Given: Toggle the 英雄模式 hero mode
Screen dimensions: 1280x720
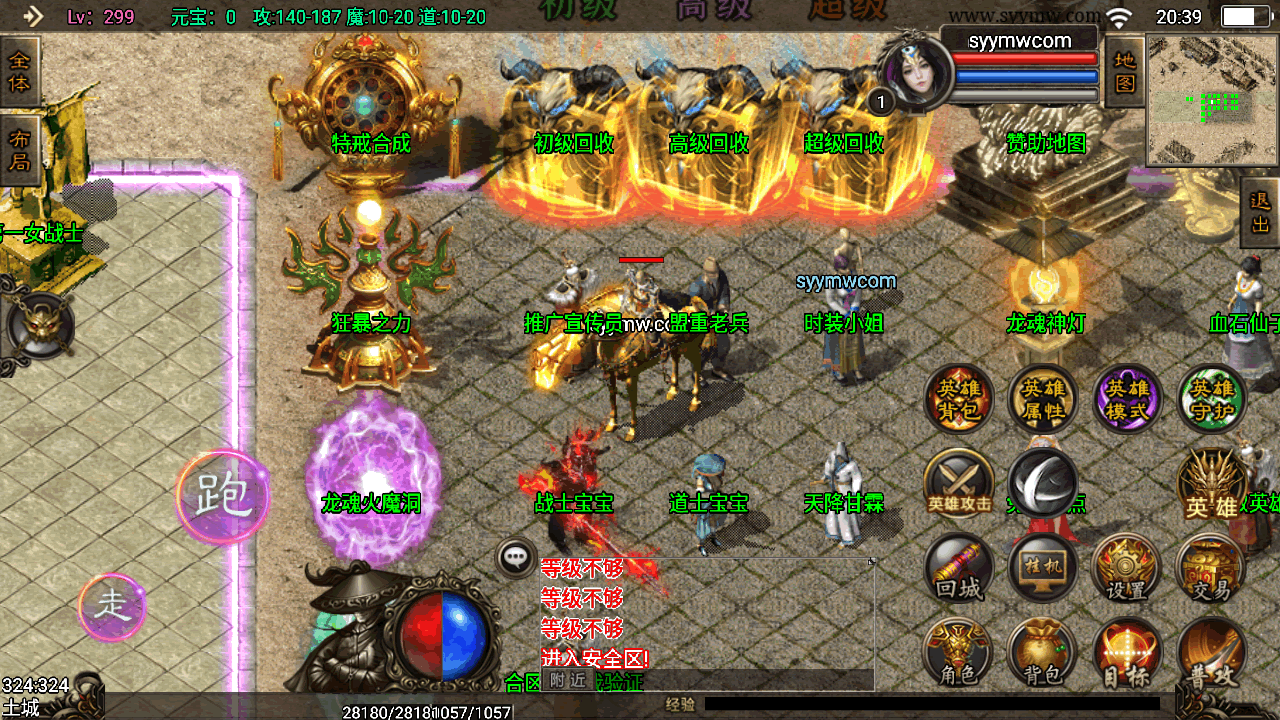Looking at the screenshot, I should [x=1127, y=399].
